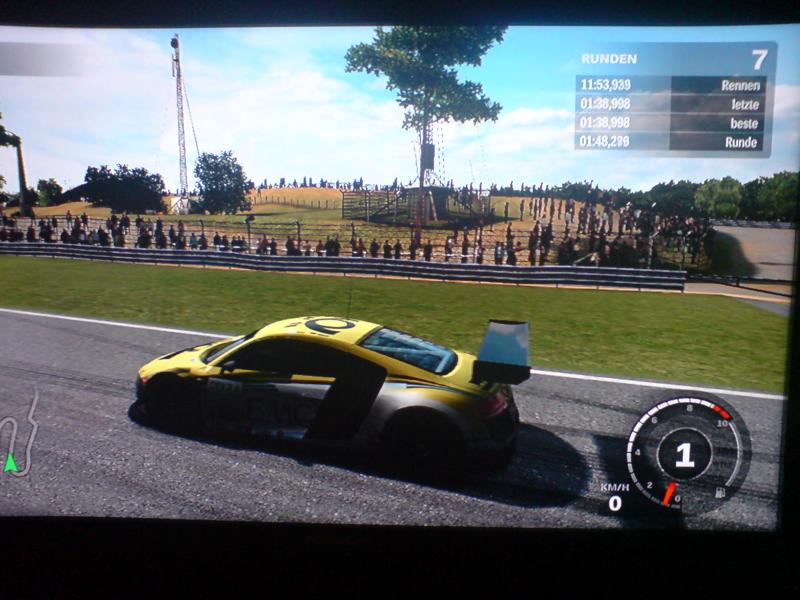Select the green player arrow on the minimap
800x600 pixels.
pos(11,462)
